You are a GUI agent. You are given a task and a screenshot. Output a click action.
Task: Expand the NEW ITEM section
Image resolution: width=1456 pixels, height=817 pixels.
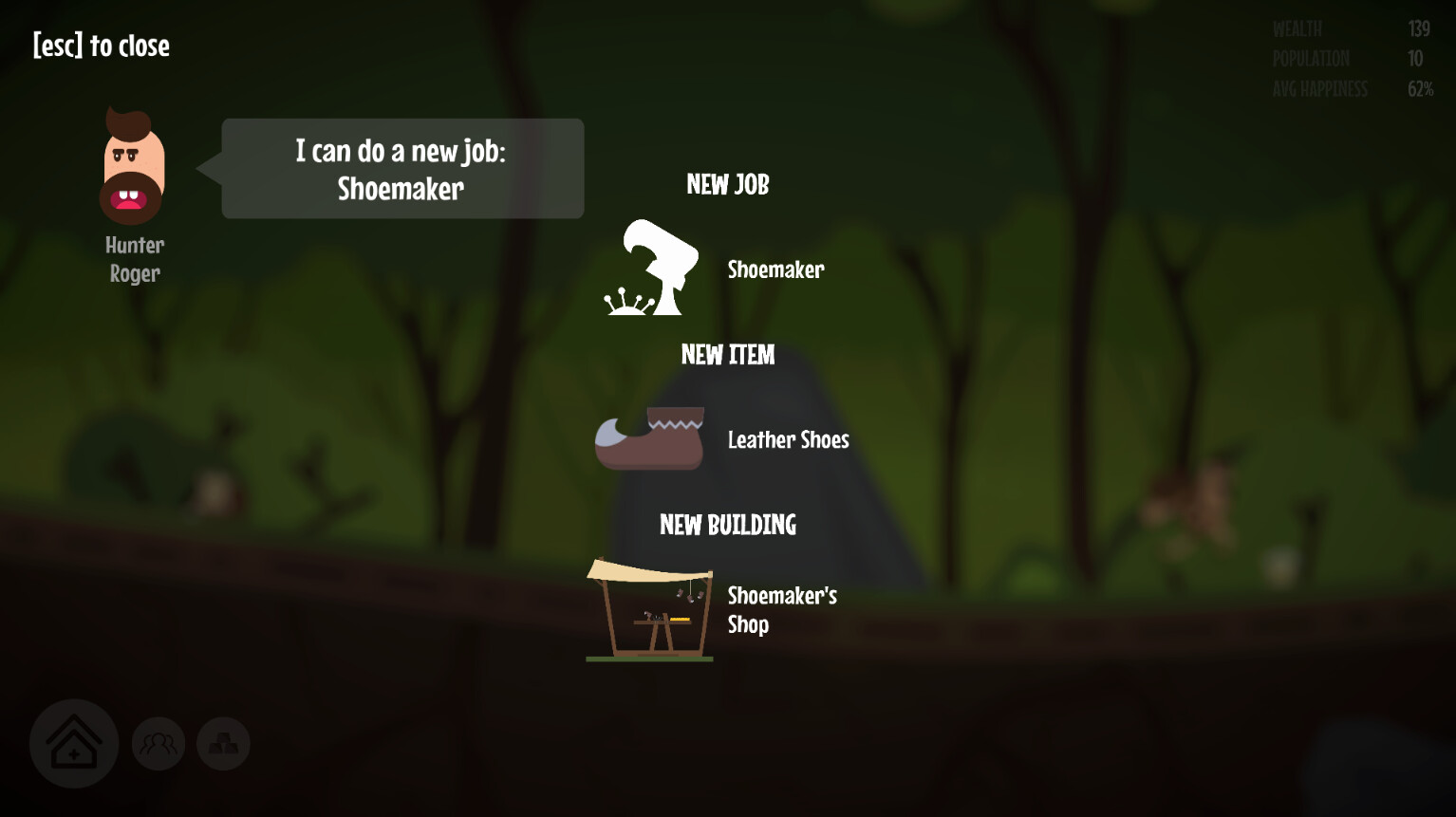728,355
